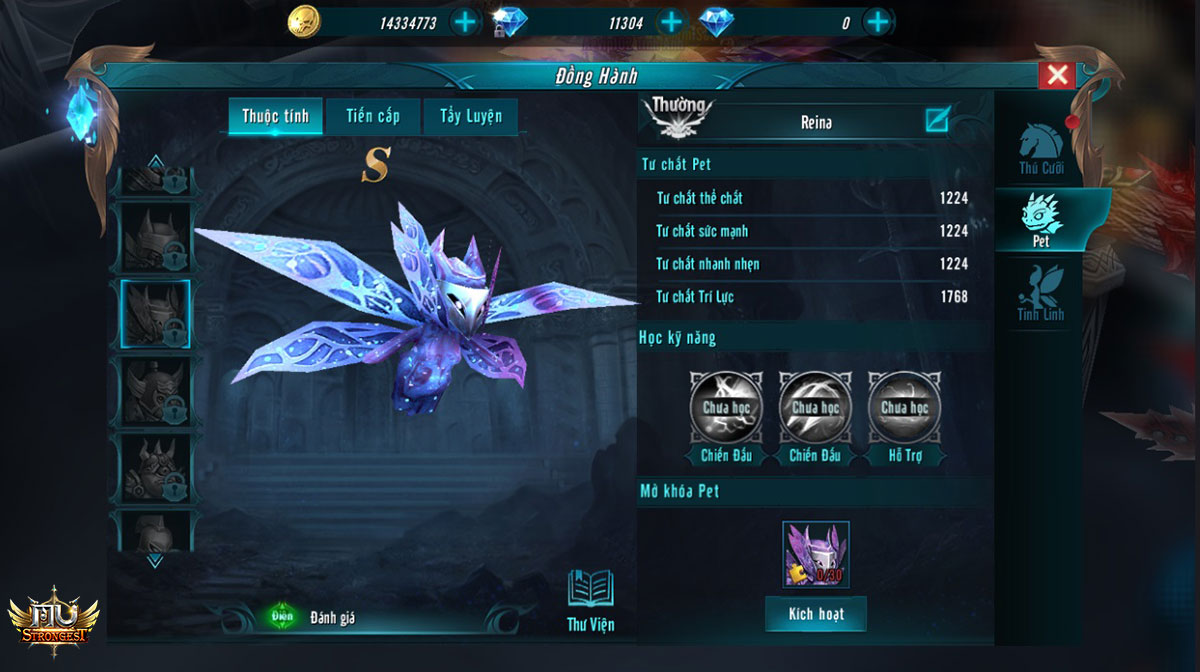Add more gold coins with plus button
Image resolution: width=1200 pixels, height=672 pixels.
pyautogui.click(x=465, y=22)
